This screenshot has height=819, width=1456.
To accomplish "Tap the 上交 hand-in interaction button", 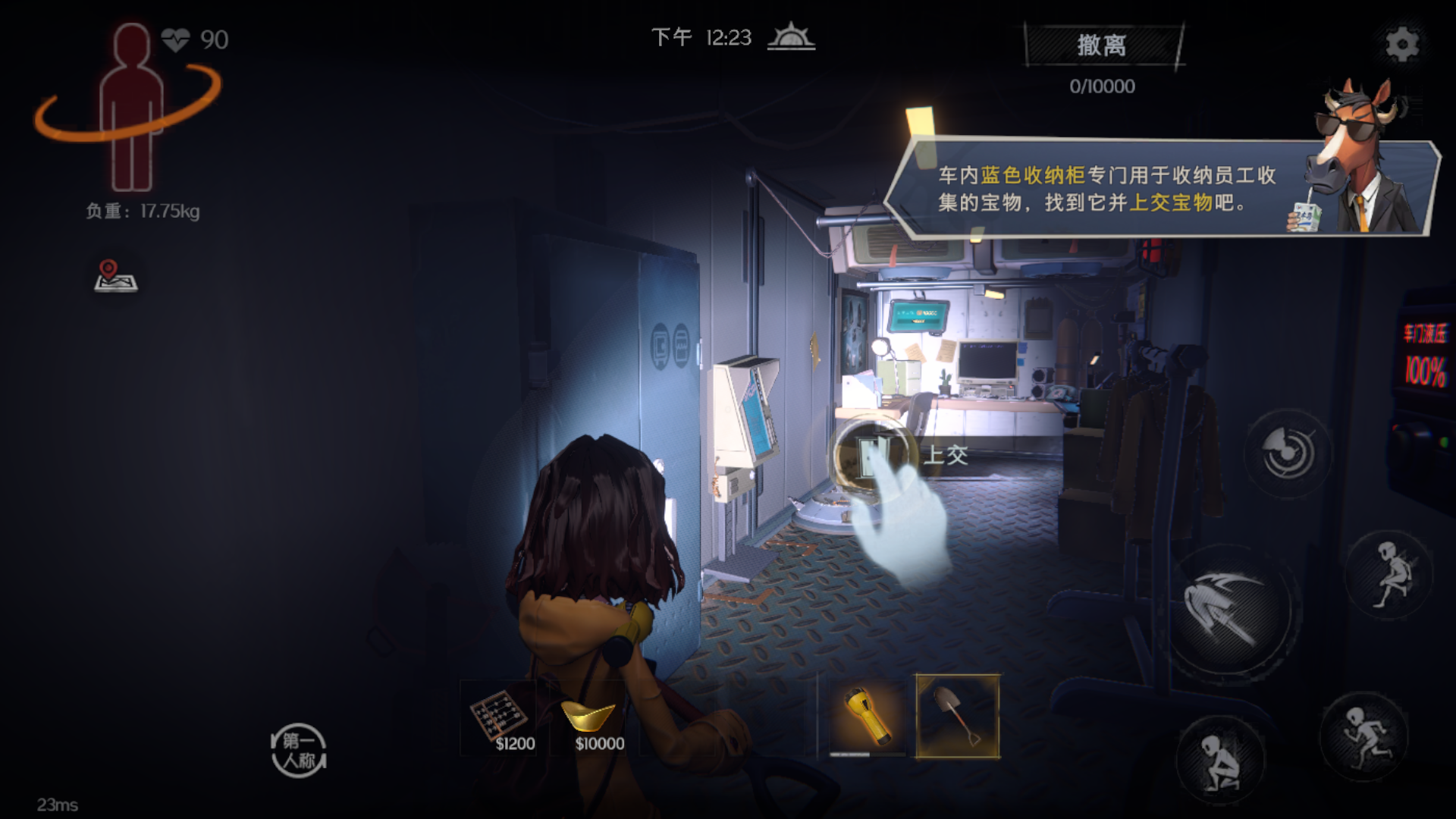I will tap(872, 455).
